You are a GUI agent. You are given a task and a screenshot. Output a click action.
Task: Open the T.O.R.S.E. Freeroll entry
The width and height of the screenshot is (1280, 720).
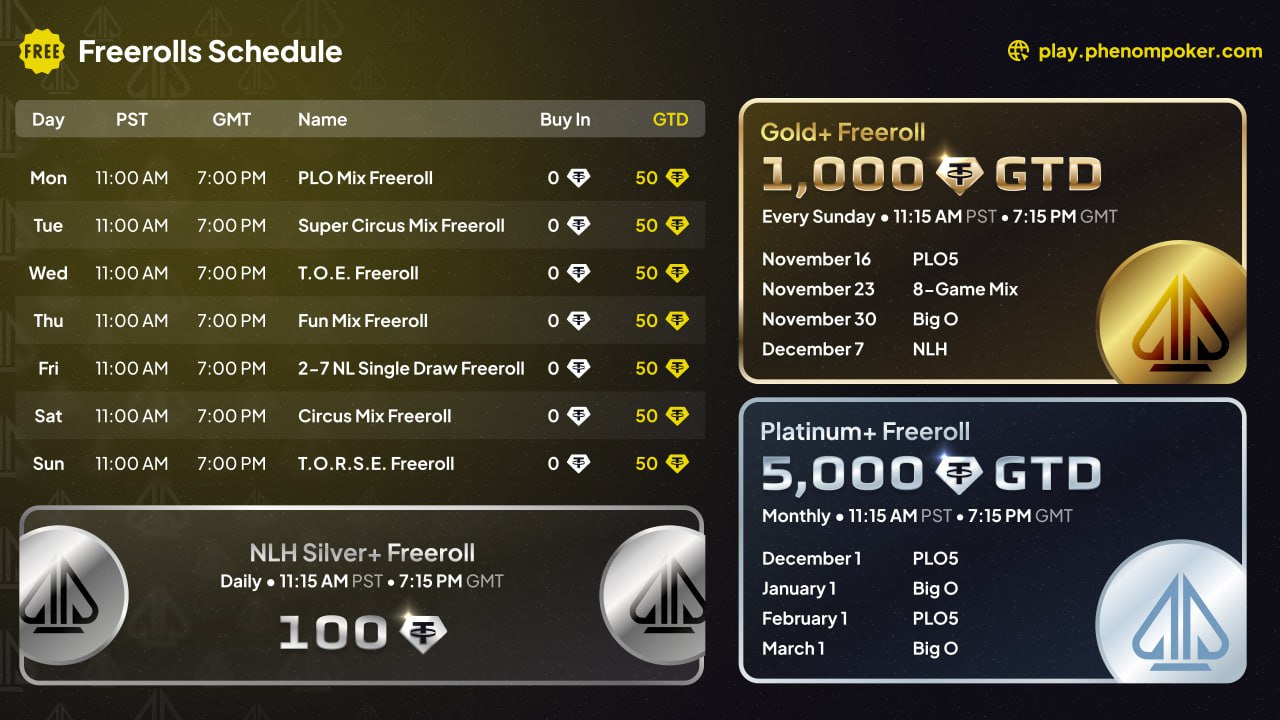[x=376, y=464]
